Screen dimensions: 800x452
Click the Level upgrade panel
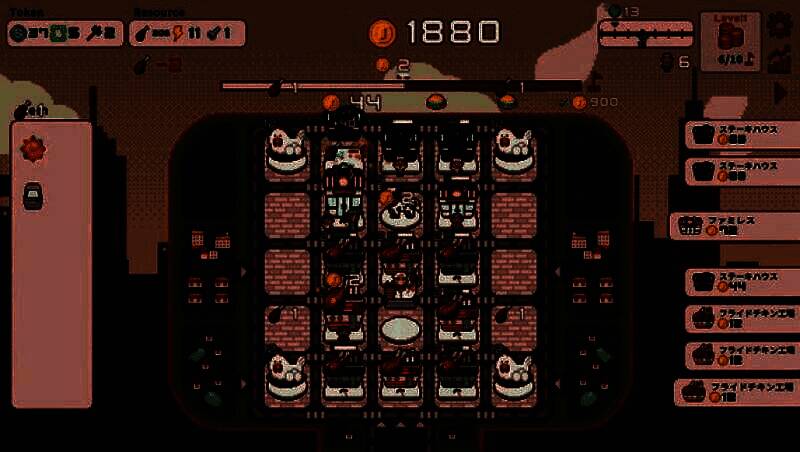(x=730, y=42)
